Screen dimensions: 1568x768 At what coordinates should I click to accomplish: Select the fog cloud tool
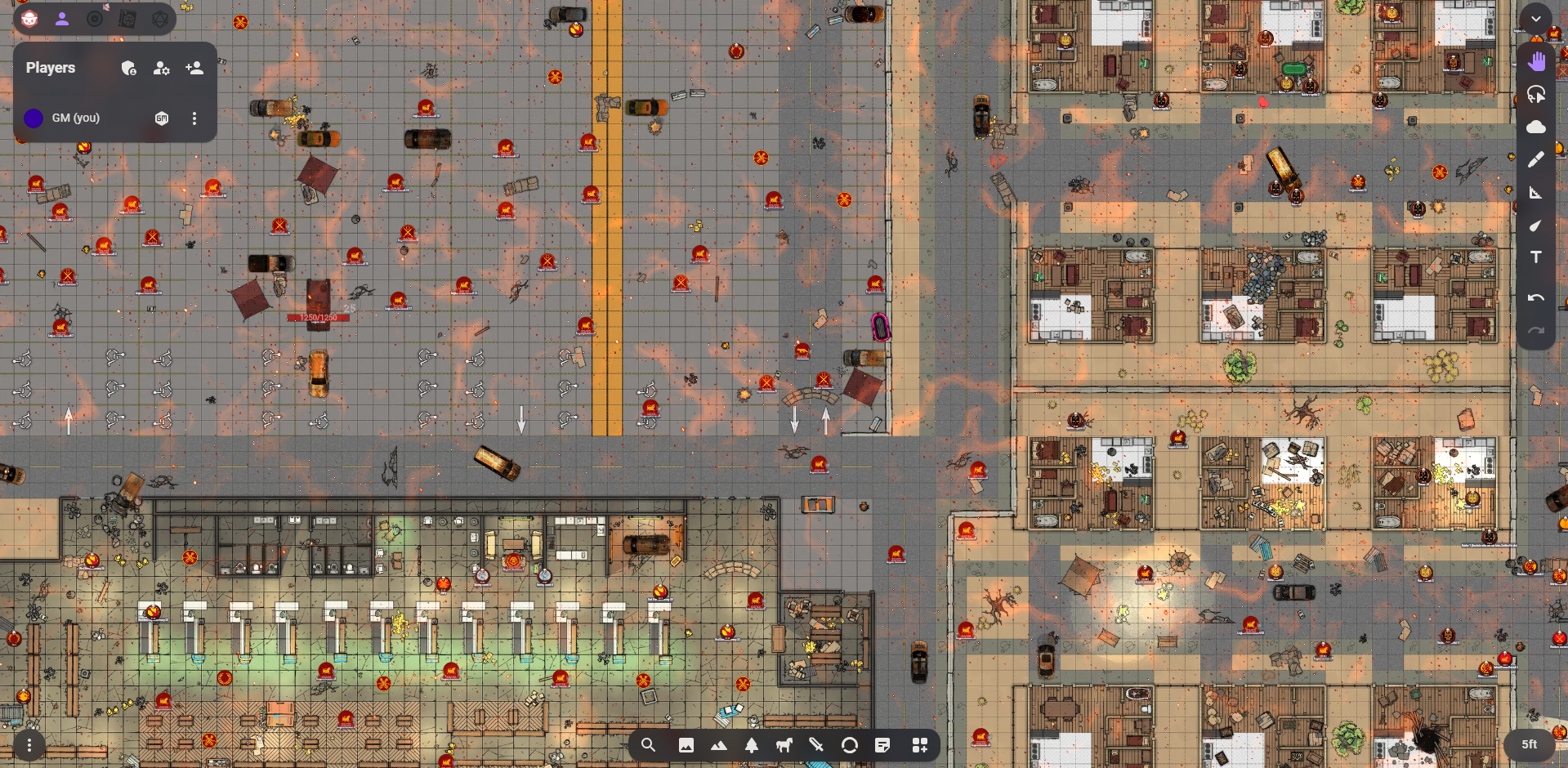[1536, 127]
